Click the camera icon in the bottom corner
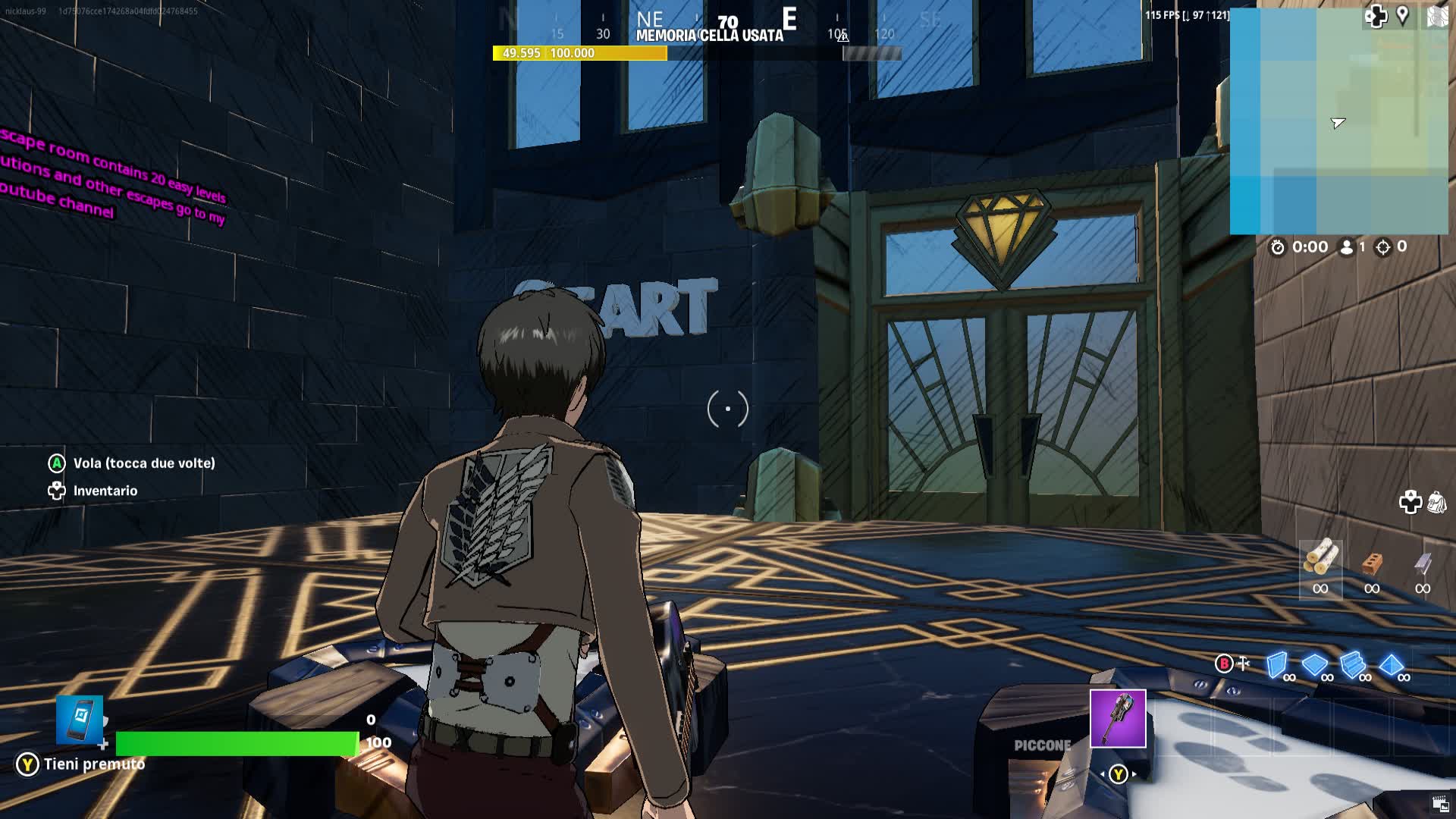This screenshot has height=819, width=1456. tap(1440, 805)
